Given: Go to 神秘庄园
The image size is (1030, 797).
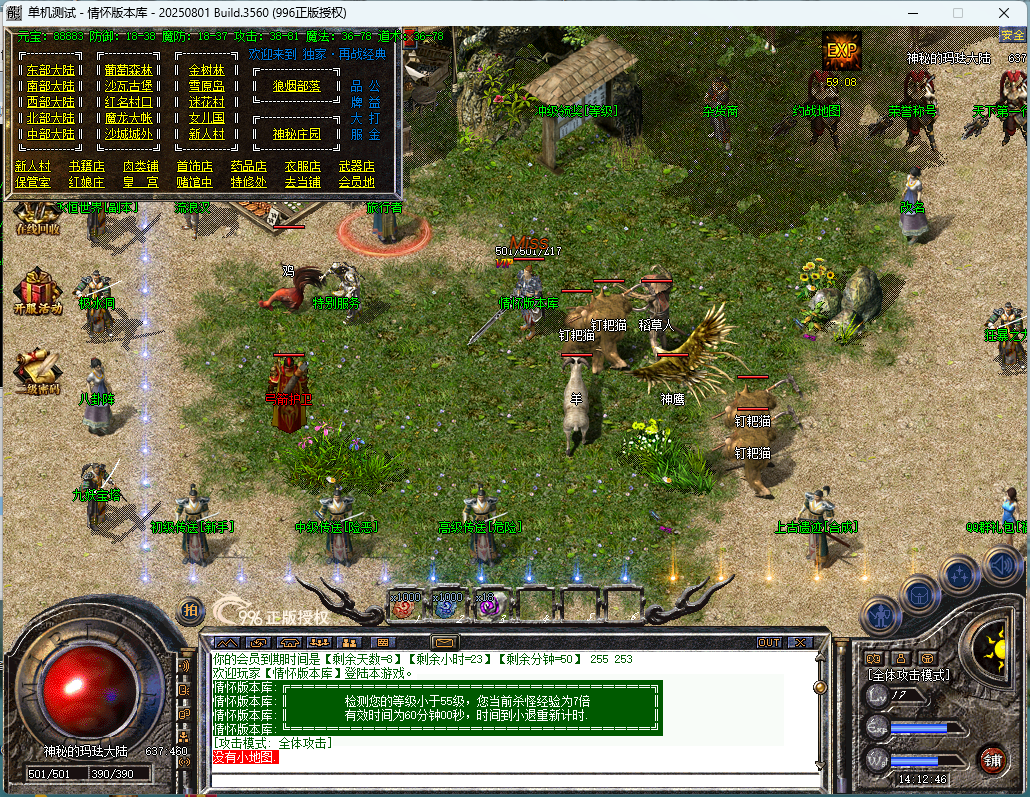Looking at the screenshot, I should point(297,134).
